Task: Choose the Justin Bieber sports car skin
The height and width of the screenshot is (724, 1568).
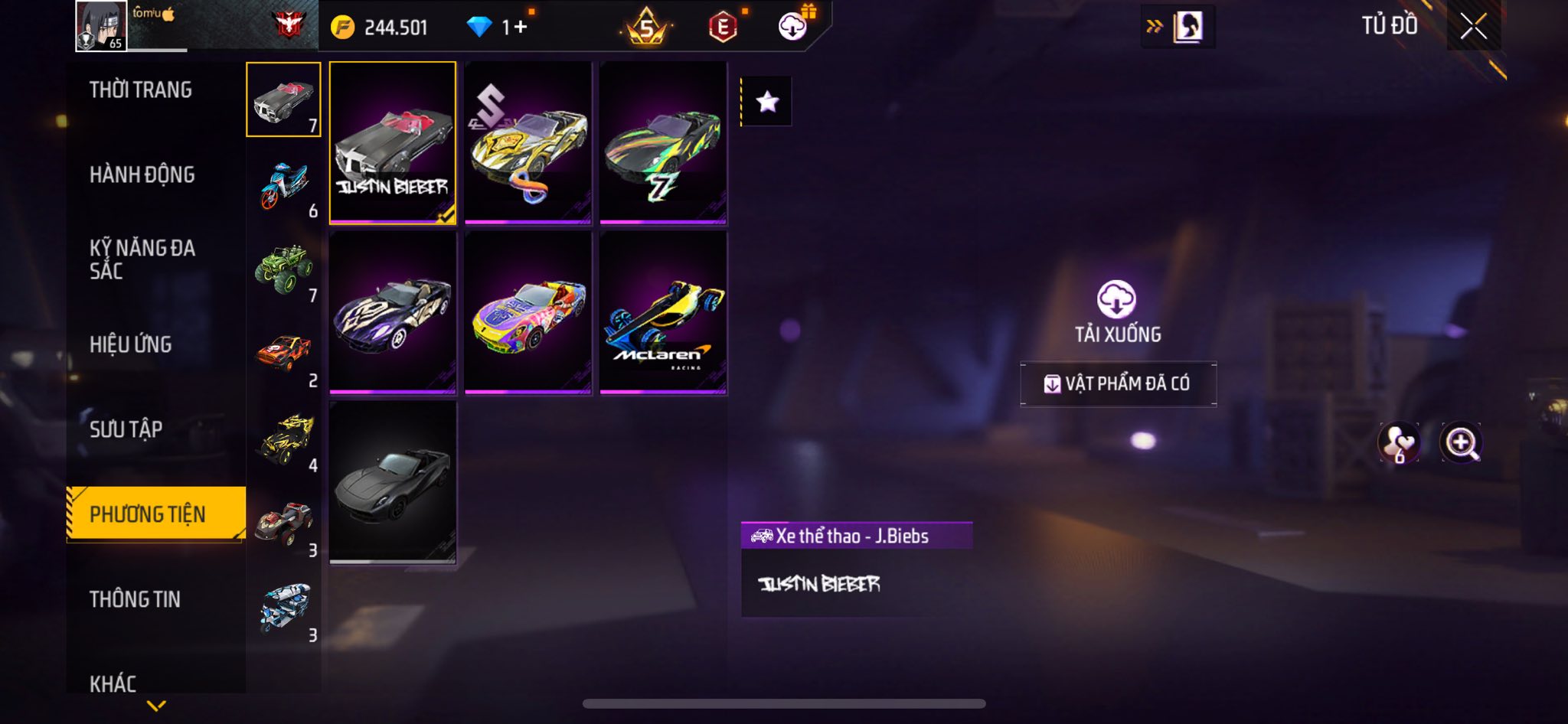Action: point(393,143)
